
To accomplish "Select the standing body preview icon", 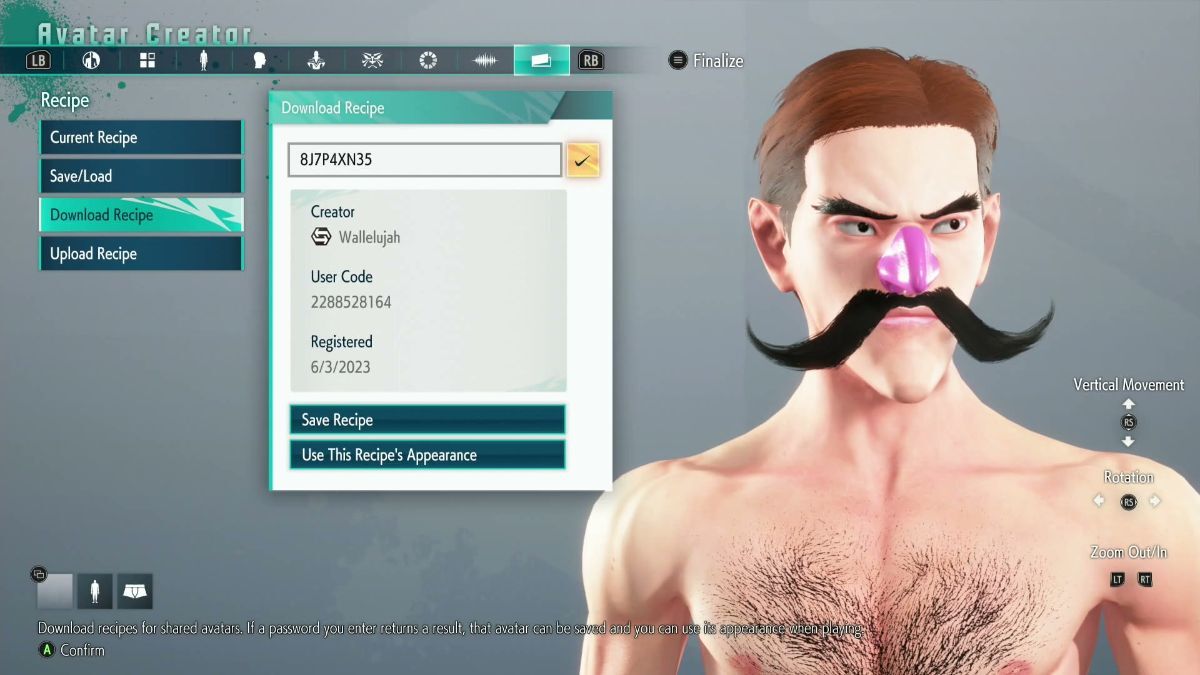I will point(96,592).
